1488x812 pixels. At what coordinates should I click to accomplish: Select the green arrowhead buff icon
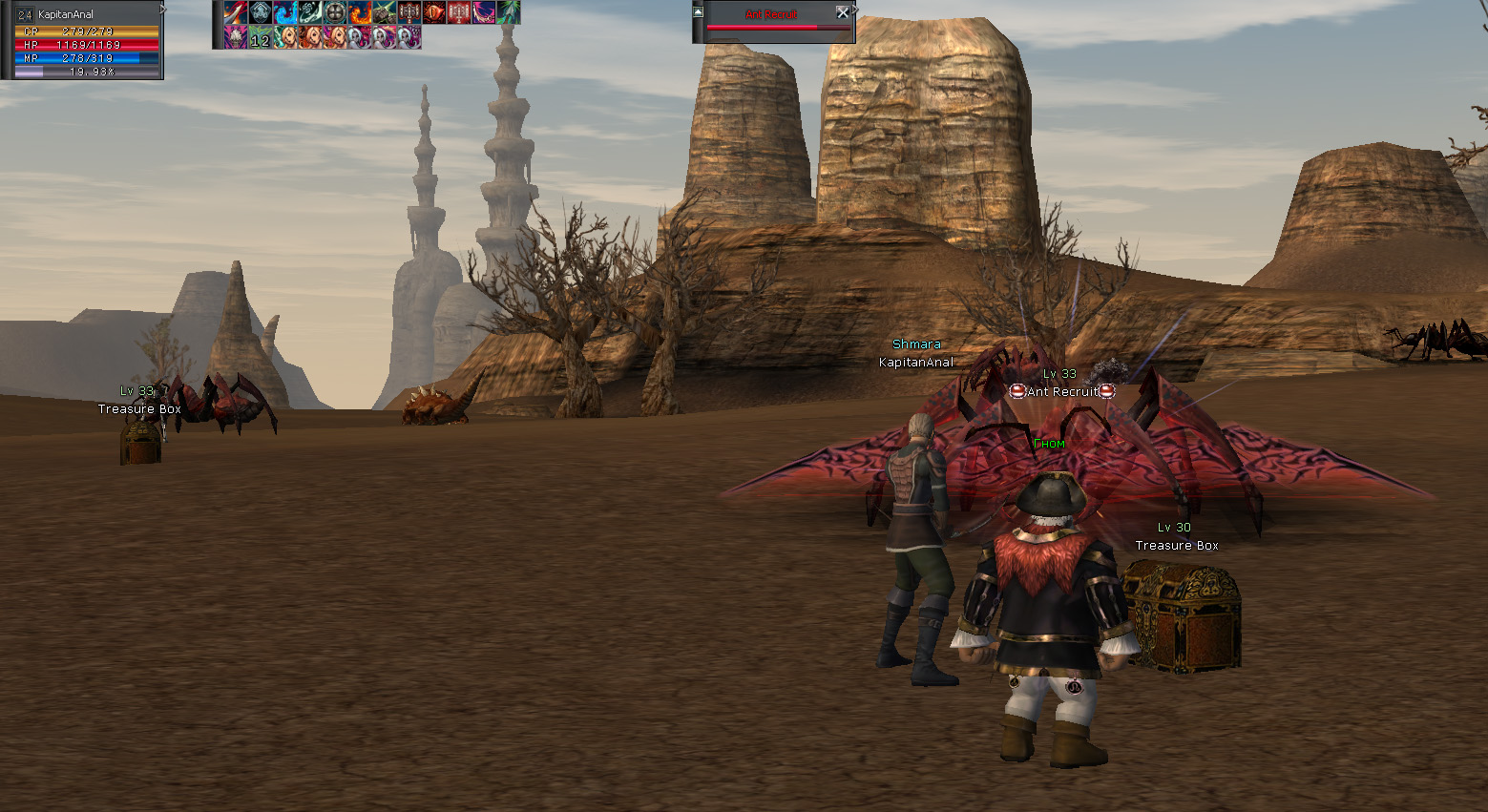click(509, 12)
